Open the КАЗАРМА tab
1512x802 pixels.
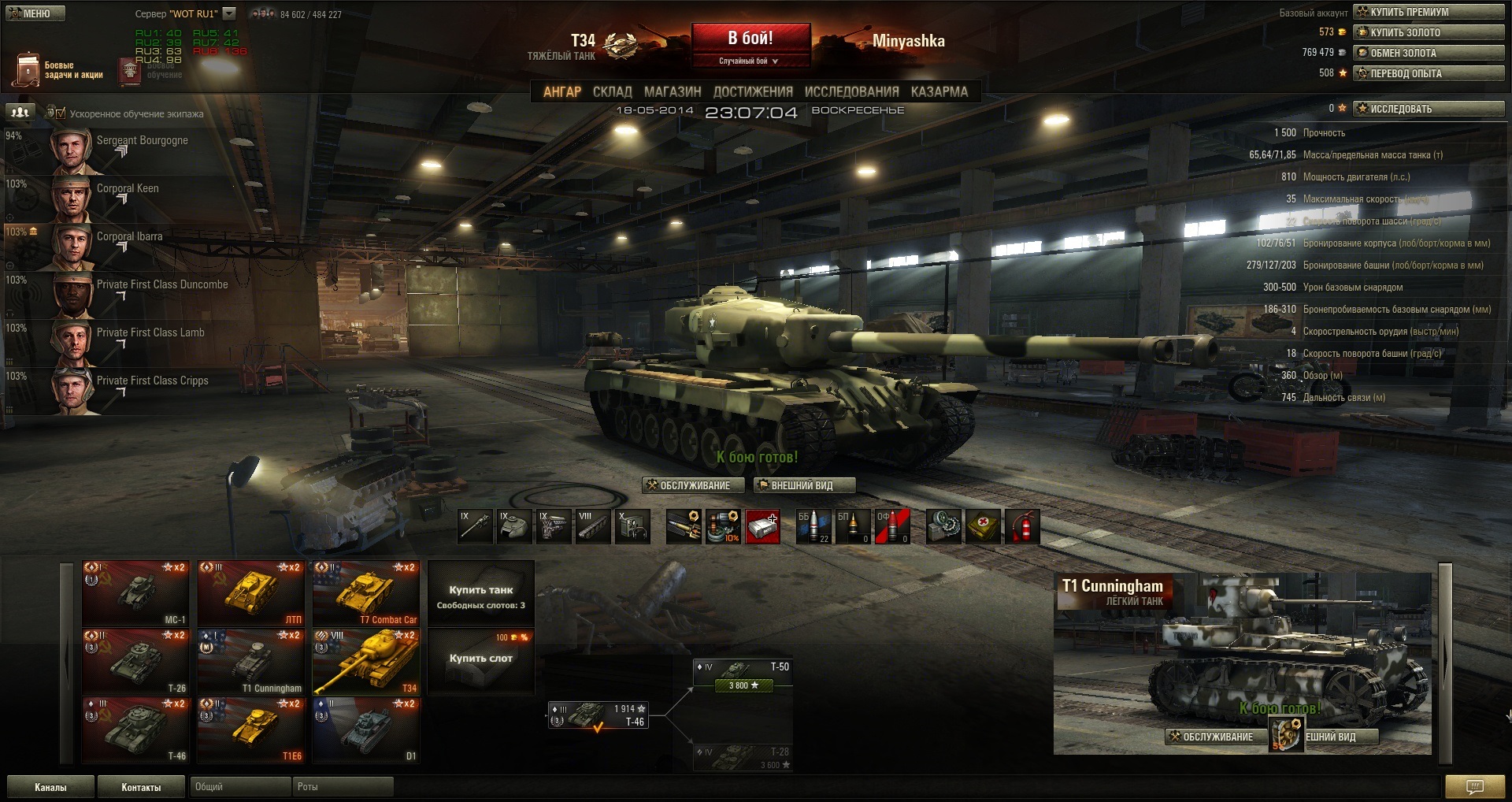[x=939, y=91]
